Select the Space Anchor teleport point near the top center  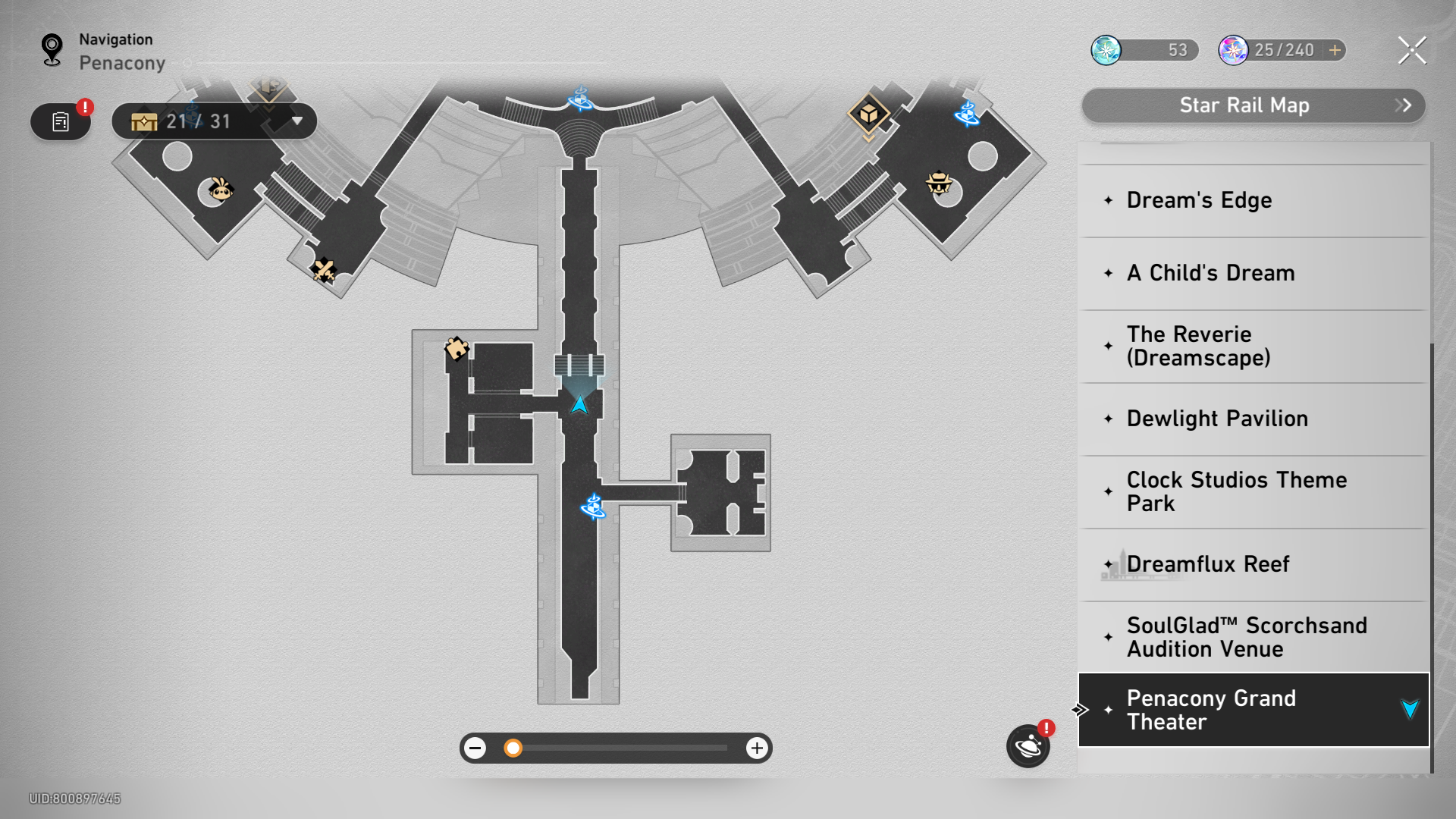point(580,99)
